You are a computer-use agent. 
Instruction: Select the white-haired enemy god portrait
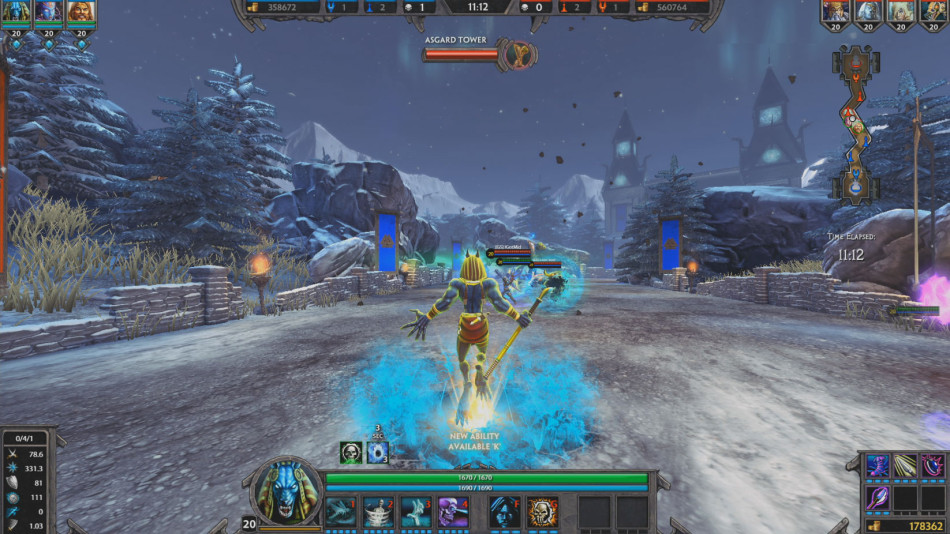coord(867,11)
